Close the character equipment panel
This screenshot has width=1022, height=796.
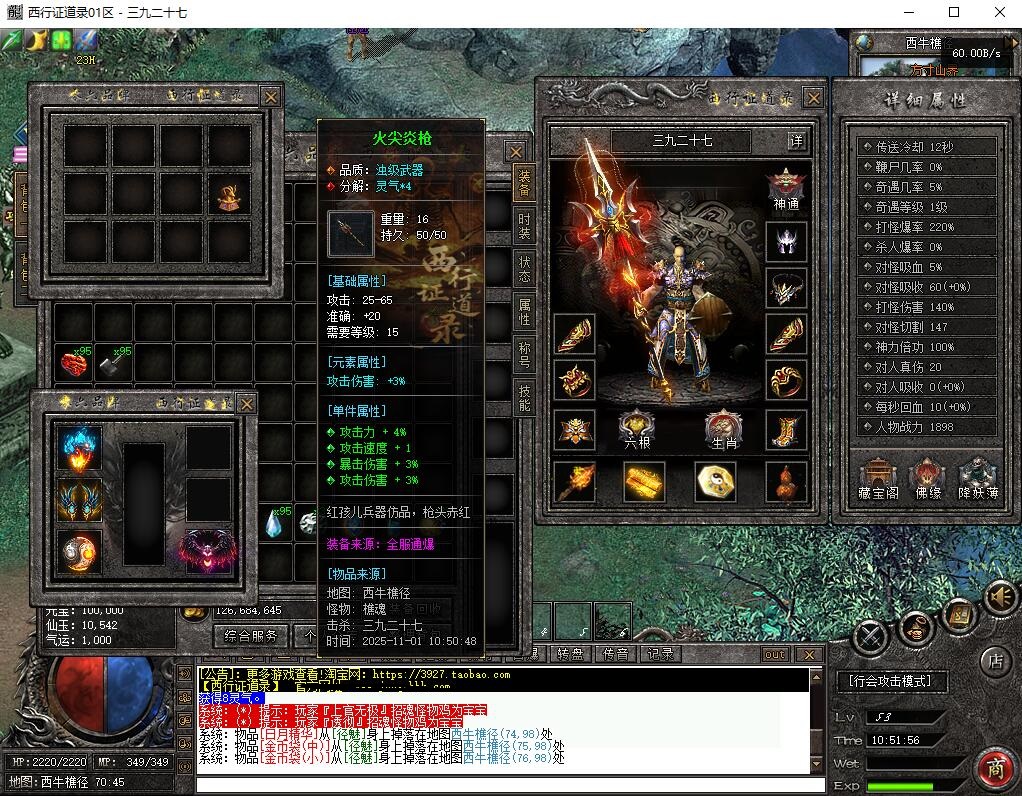pos(813,98)
